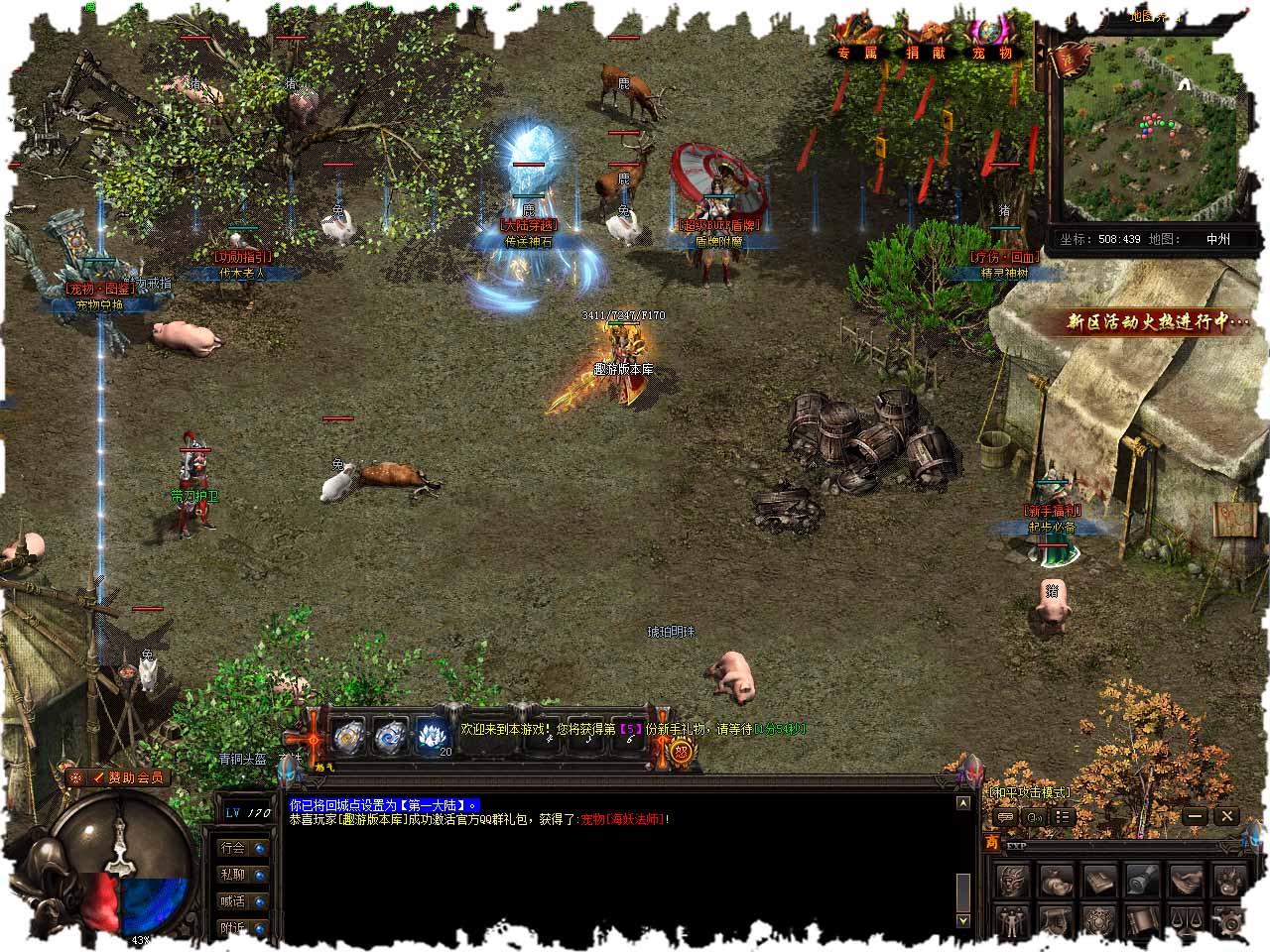This screenshot has width=1270, height=952.
Task: Open the 新区活动火热进行中 event banner
Action: (1158, 321)
